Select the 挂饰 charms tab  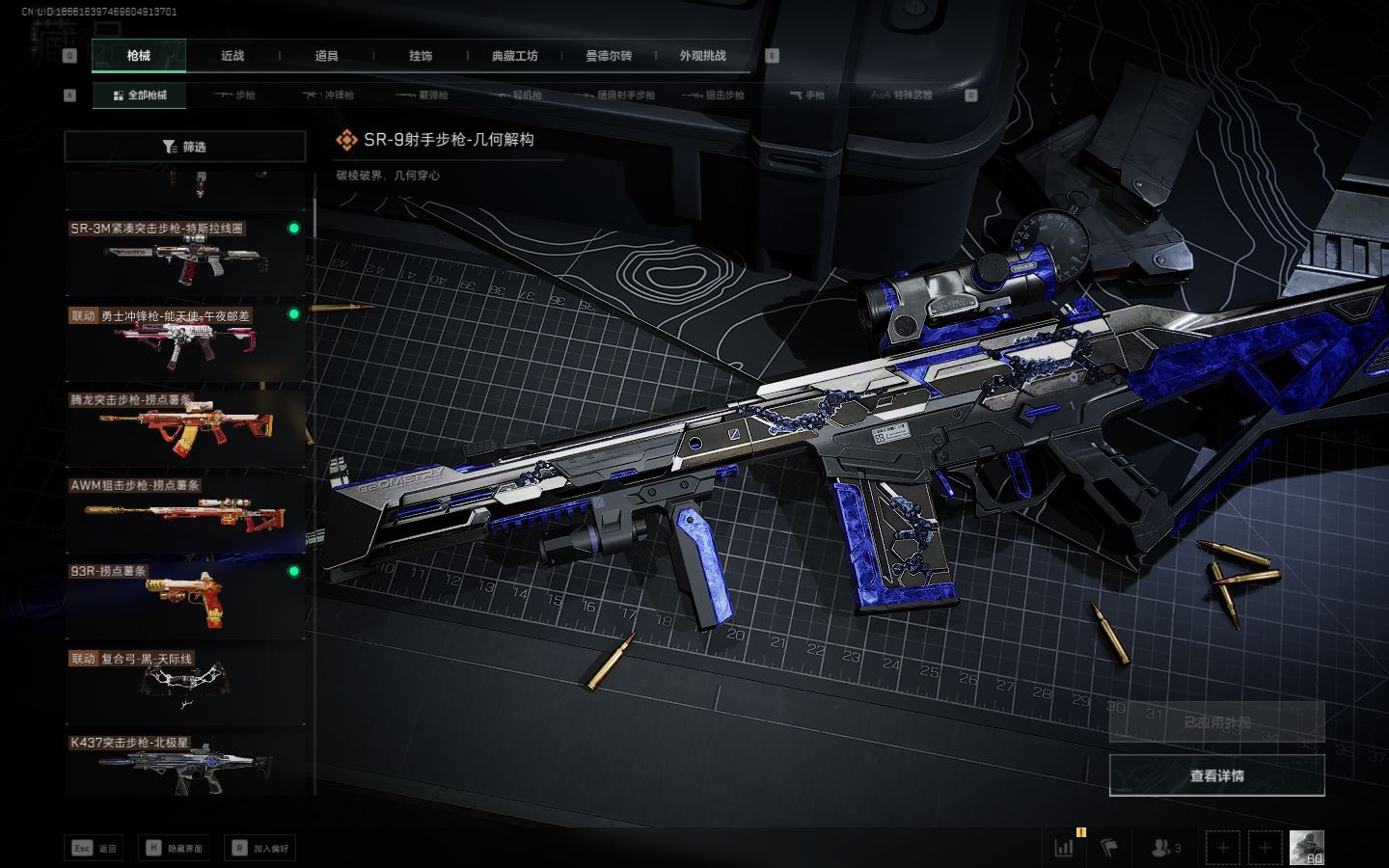421,56
